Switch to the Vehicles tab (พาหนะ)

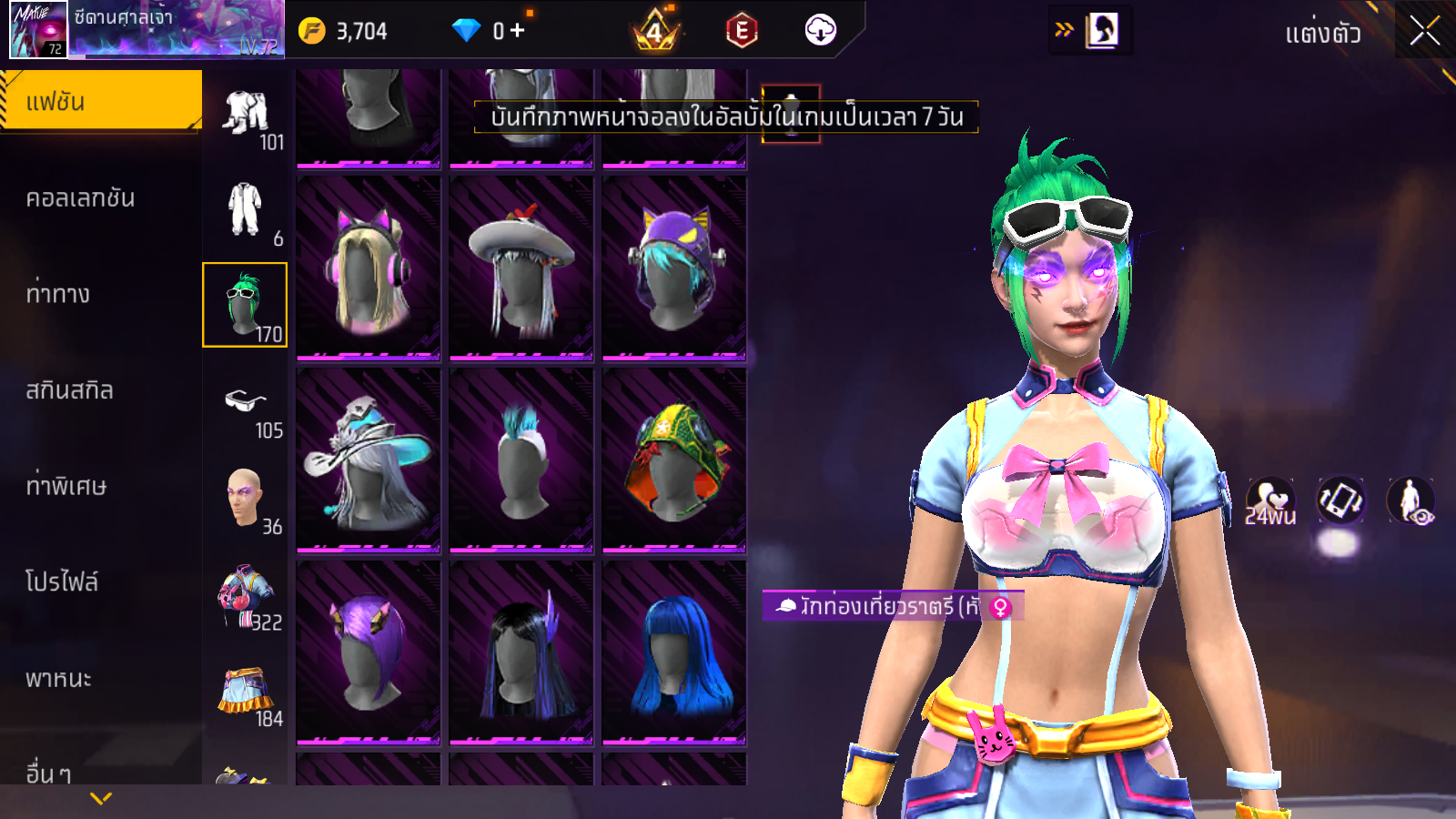tap(59, 679)
